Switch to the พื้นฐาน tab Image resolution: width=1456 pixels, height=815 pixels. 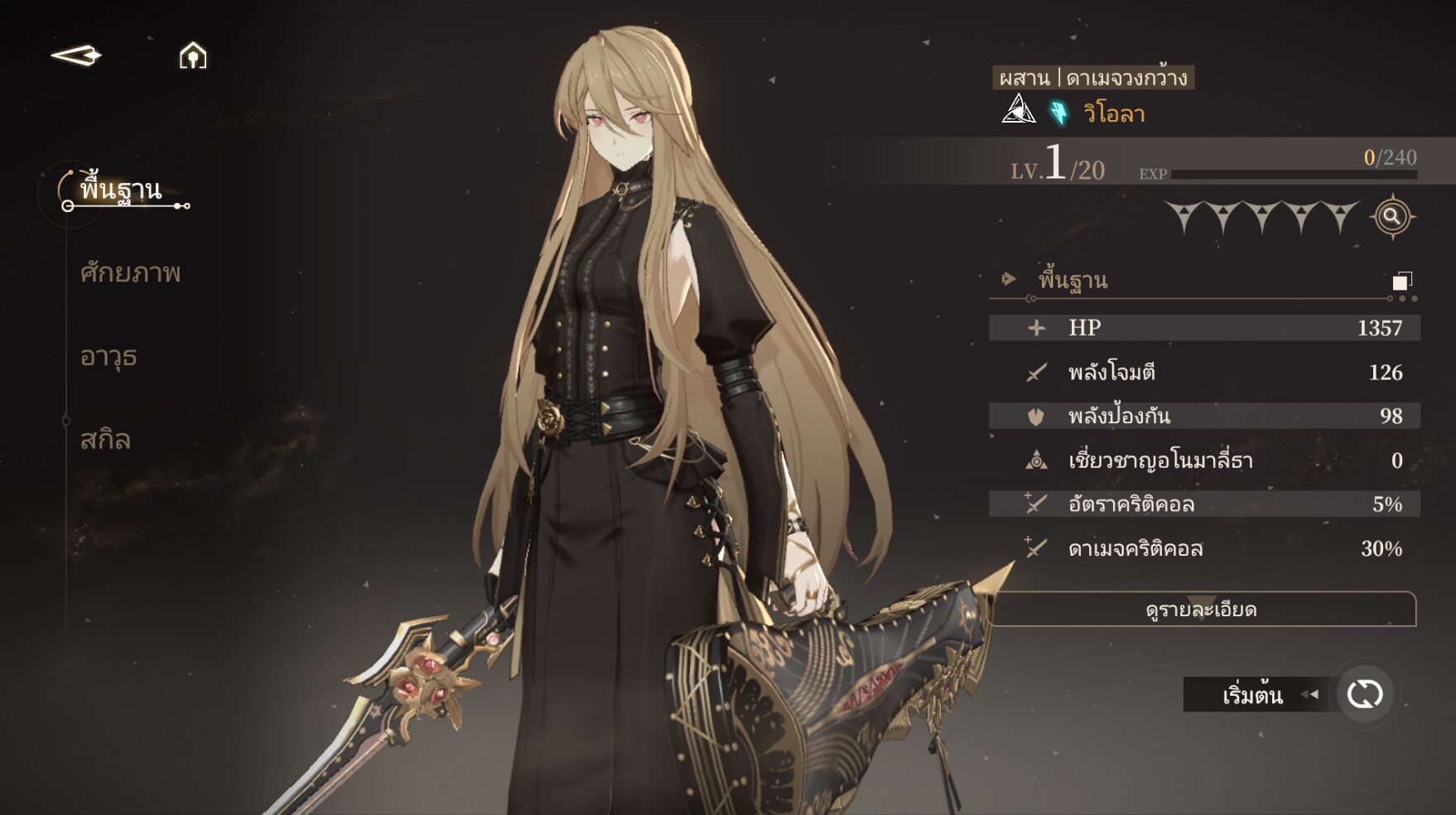click(x=121, y=190)
